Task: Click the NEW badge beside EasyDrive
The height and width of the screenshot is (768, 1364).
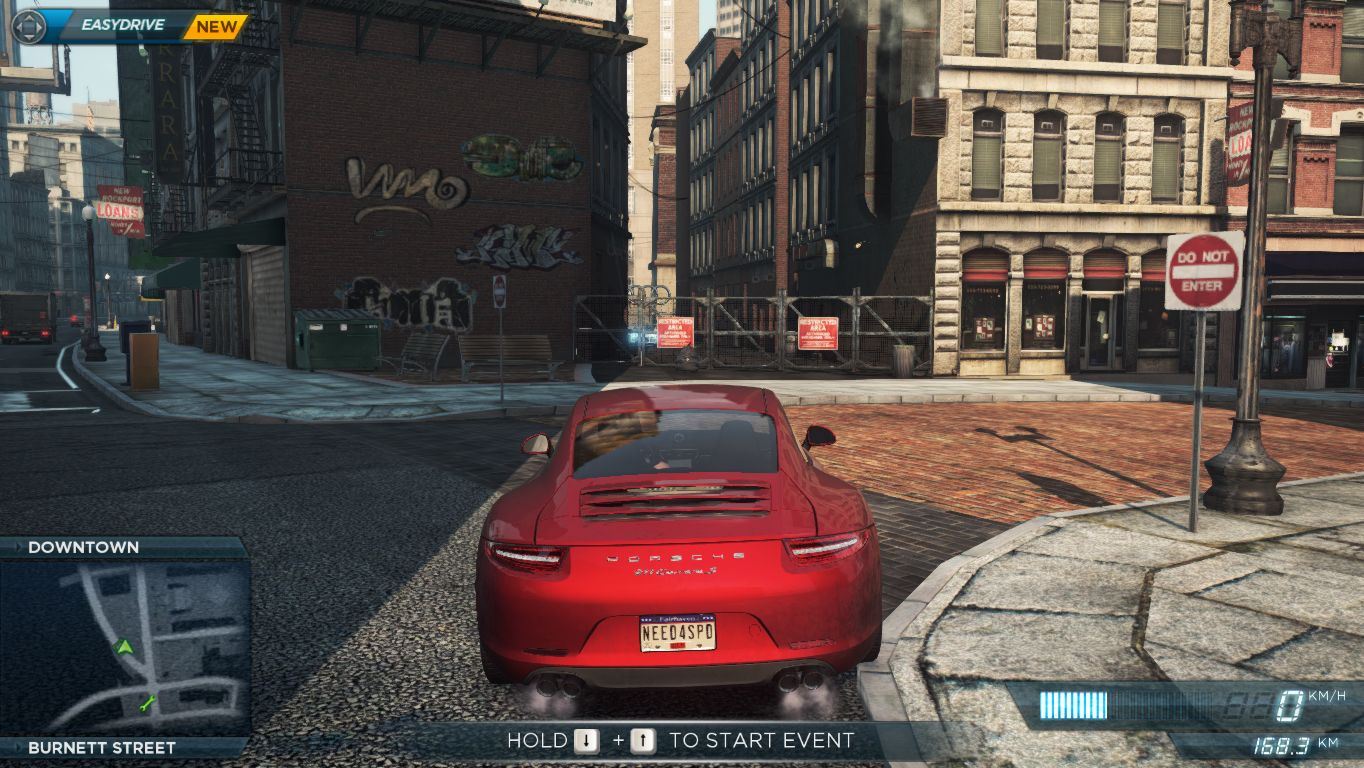Action: (215, 27)
